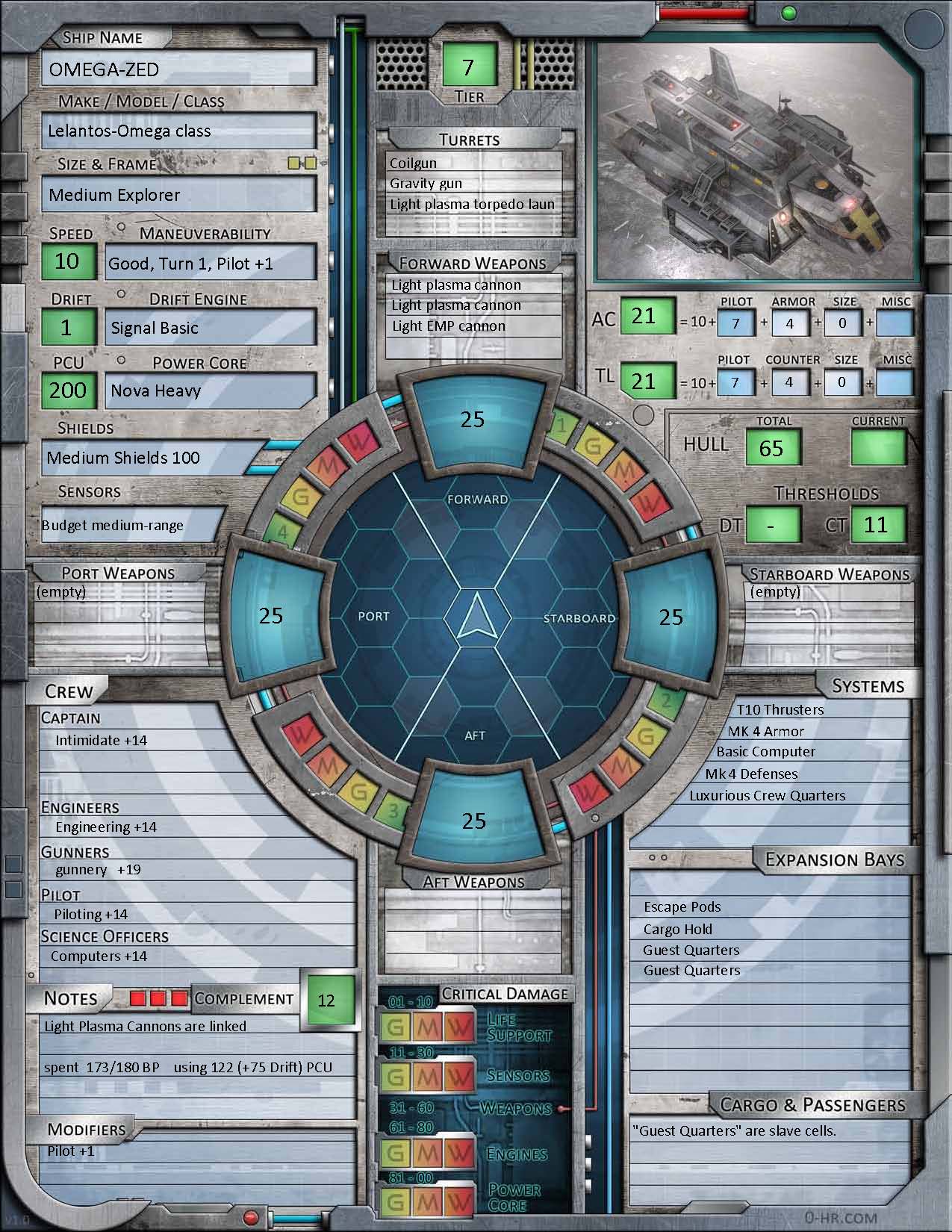Select the Speed value box
Viewport: 952px width, 1232px height.
coord(67,261)
